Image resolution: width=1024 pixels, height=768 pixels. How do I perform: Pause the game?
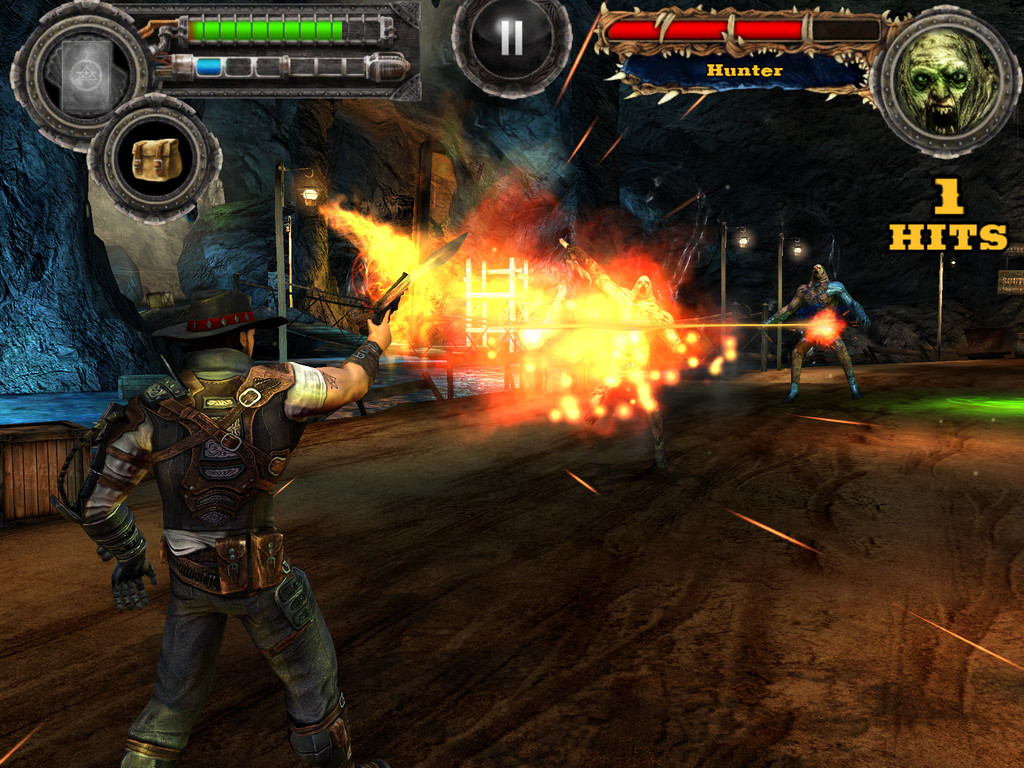[x=511, y=39]
